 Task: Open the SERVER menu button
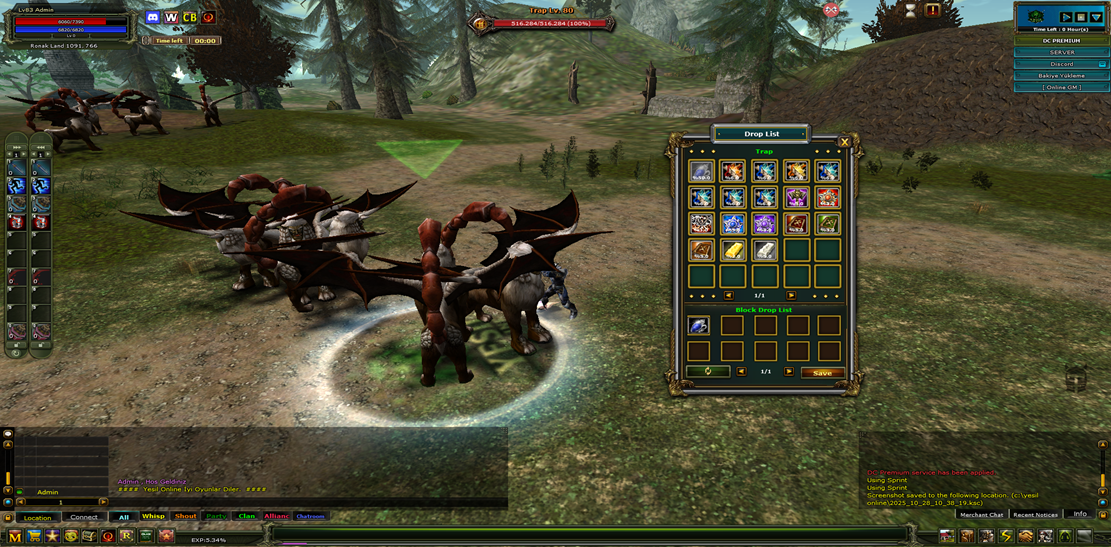coord(1062,52)
